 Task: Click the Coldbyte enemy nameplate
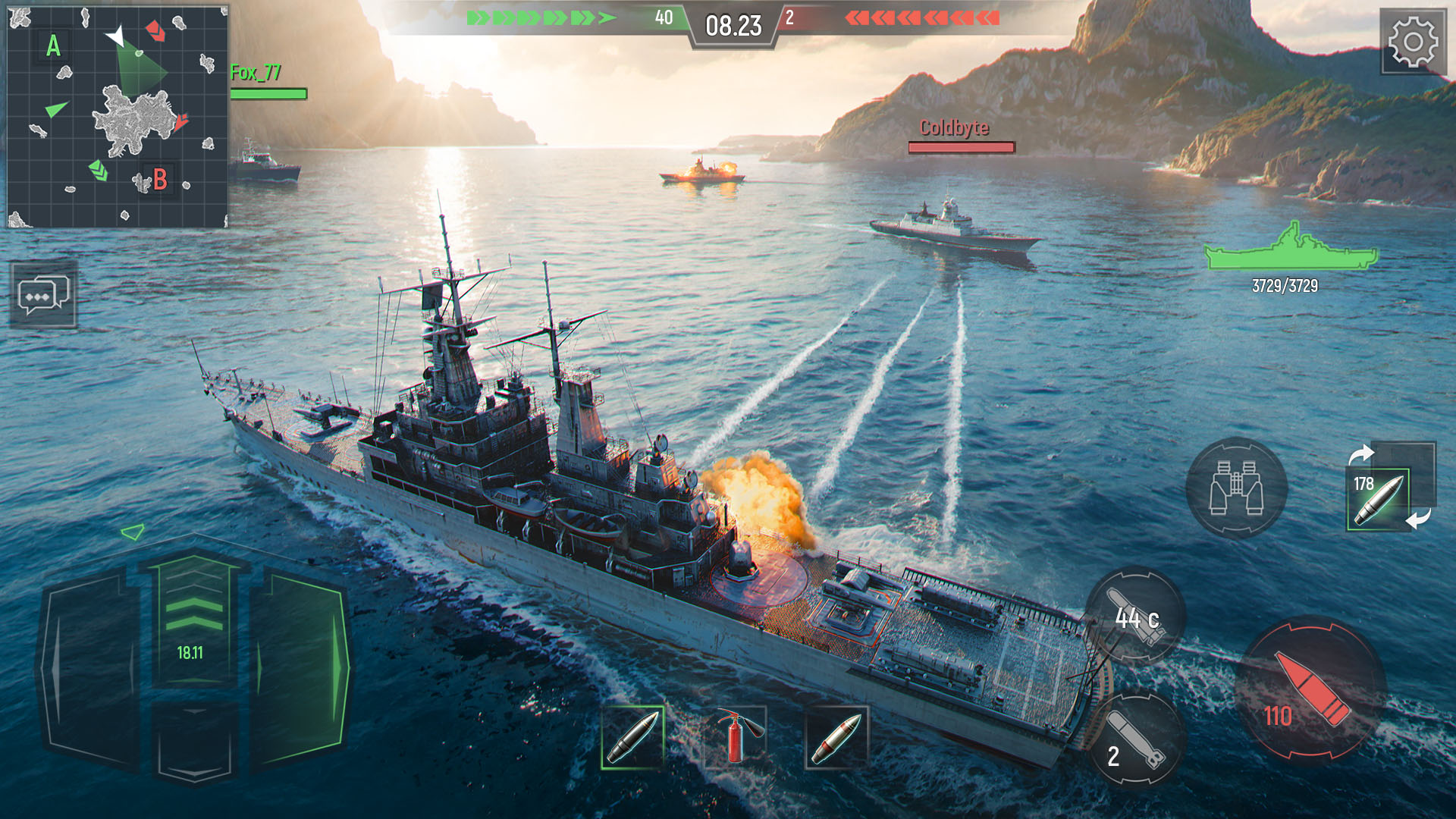coord(955,129)
